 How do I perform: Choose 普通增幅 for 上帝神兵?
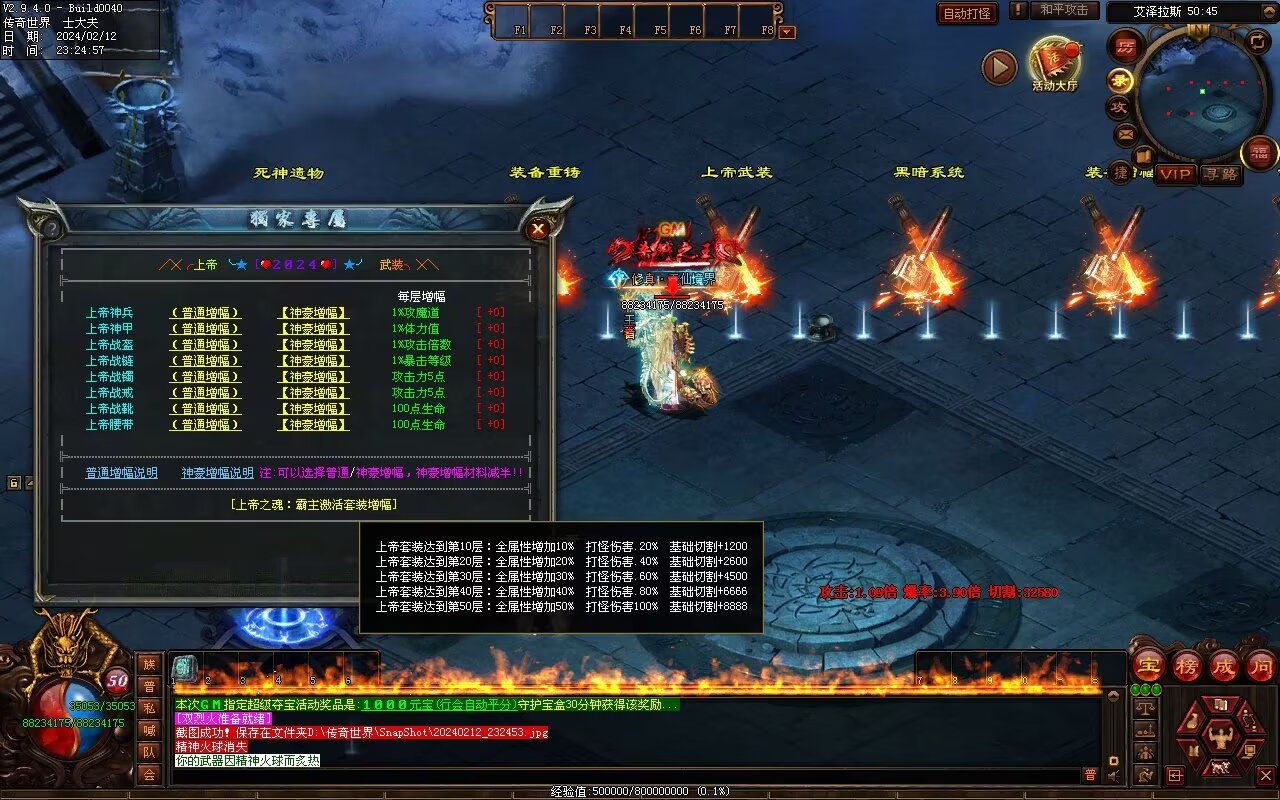tap(205, 313)
